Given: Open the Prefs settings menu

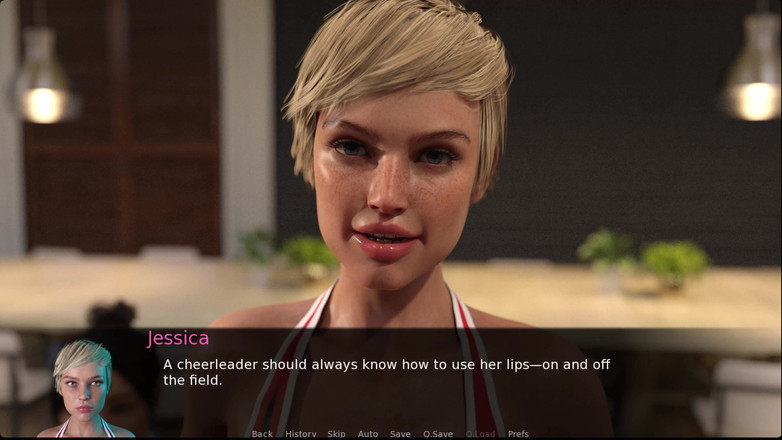Looking at the screenshot, I should pyautogui.click(x=518, y=434).
